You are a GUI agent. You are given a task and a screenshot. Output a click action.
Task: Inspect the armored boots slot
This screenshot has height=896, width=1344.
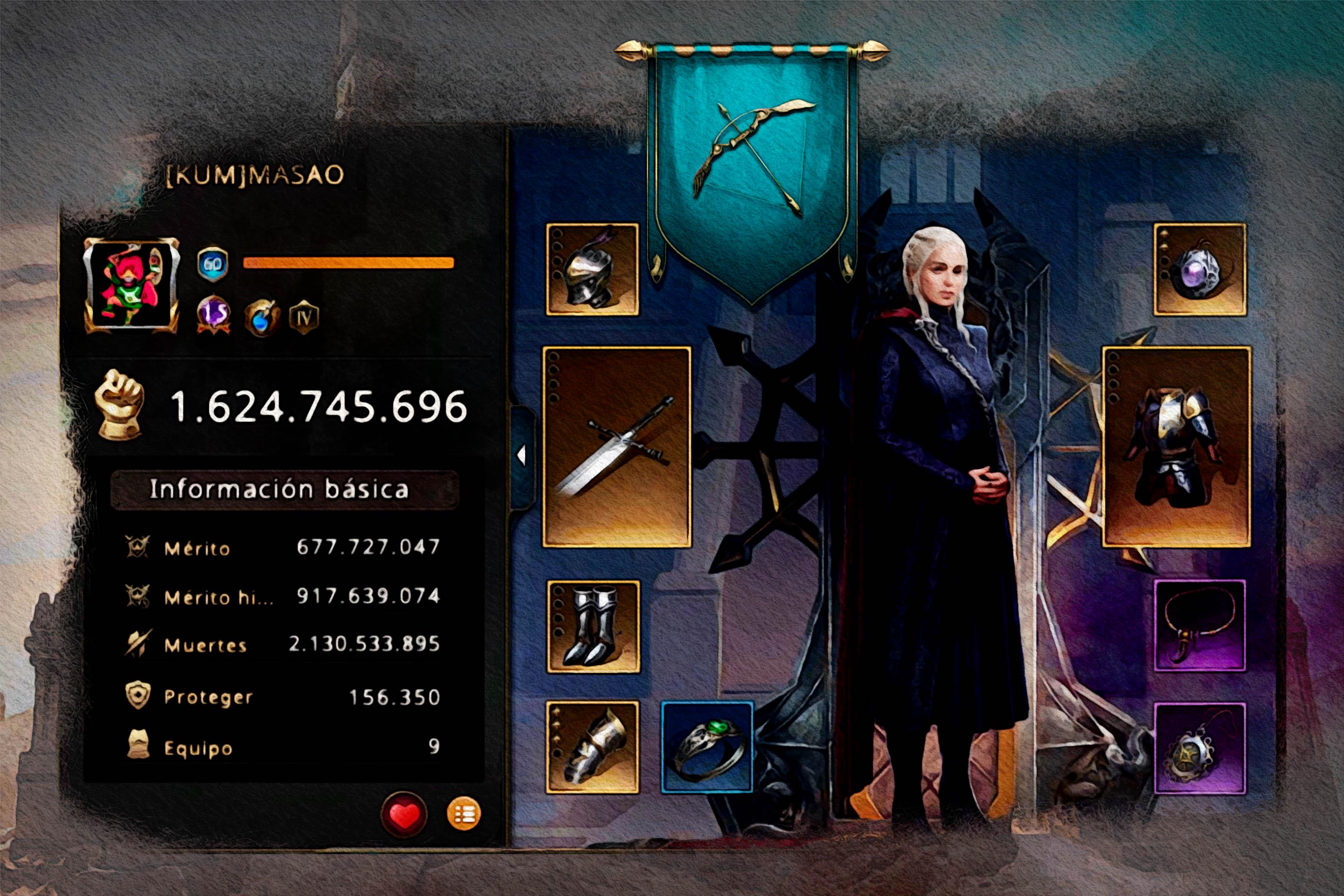coord(593,627)
